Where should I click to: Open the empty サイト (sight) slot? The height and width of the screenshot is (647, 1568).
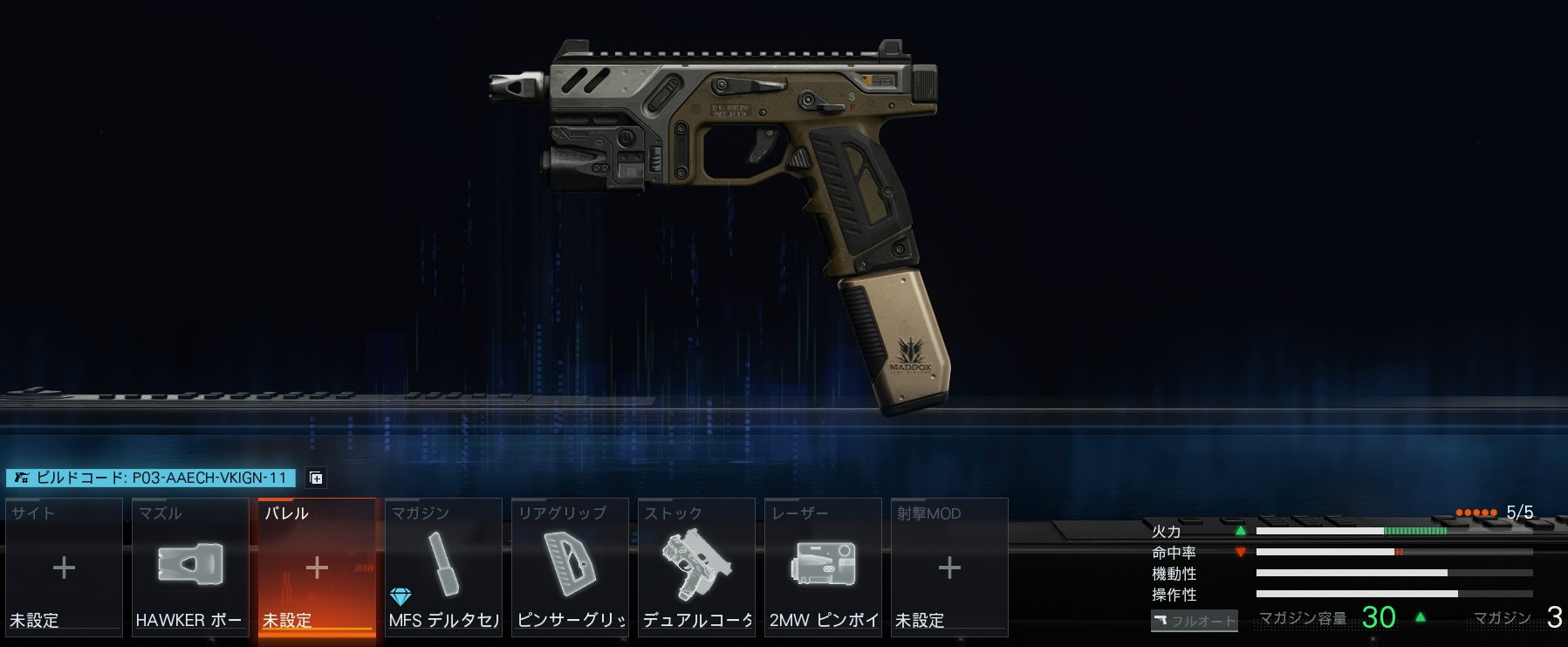click(x=64, y=567)
